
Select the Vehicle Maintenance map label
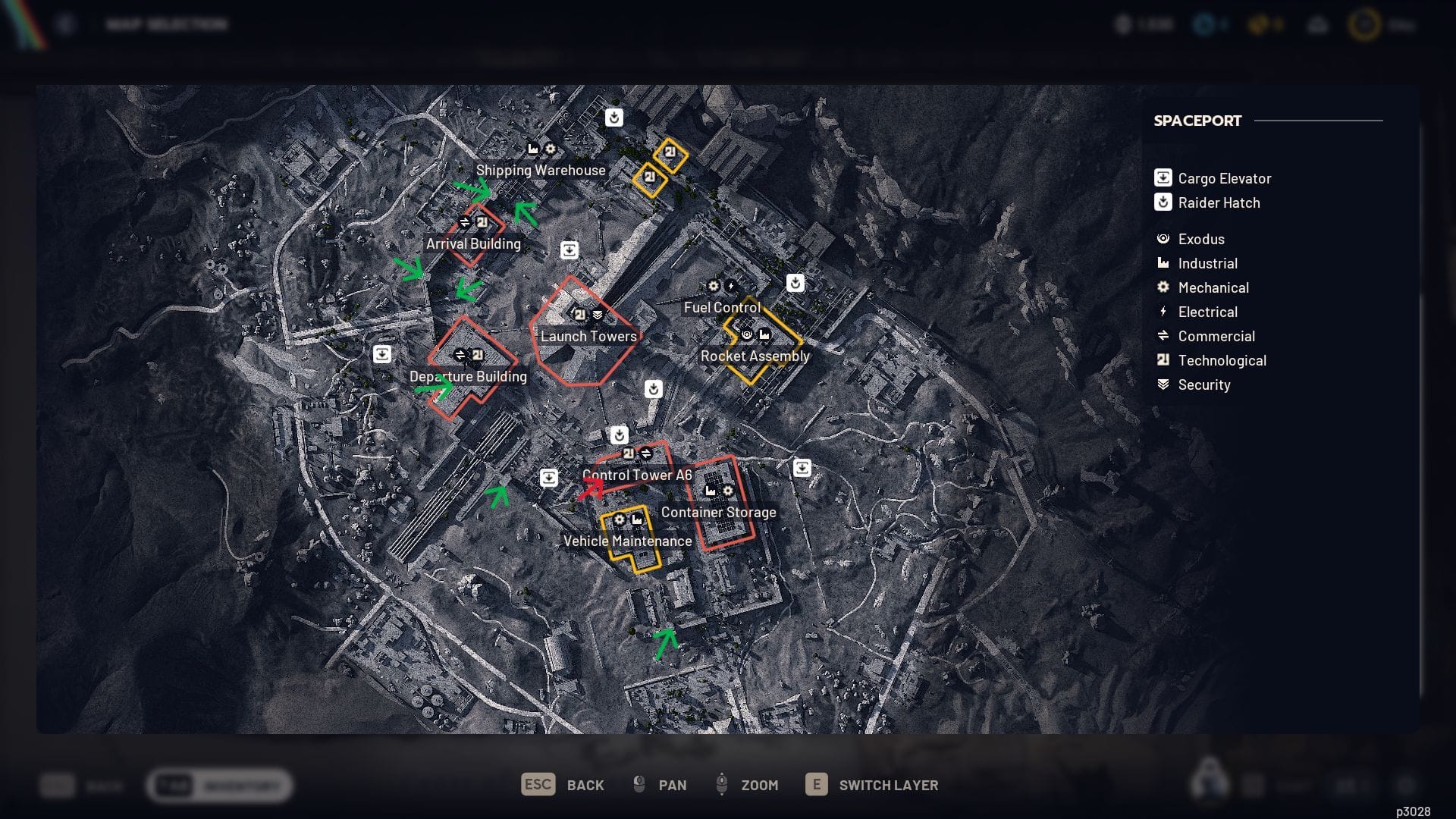pyautogui.click(x=627, y=541)
